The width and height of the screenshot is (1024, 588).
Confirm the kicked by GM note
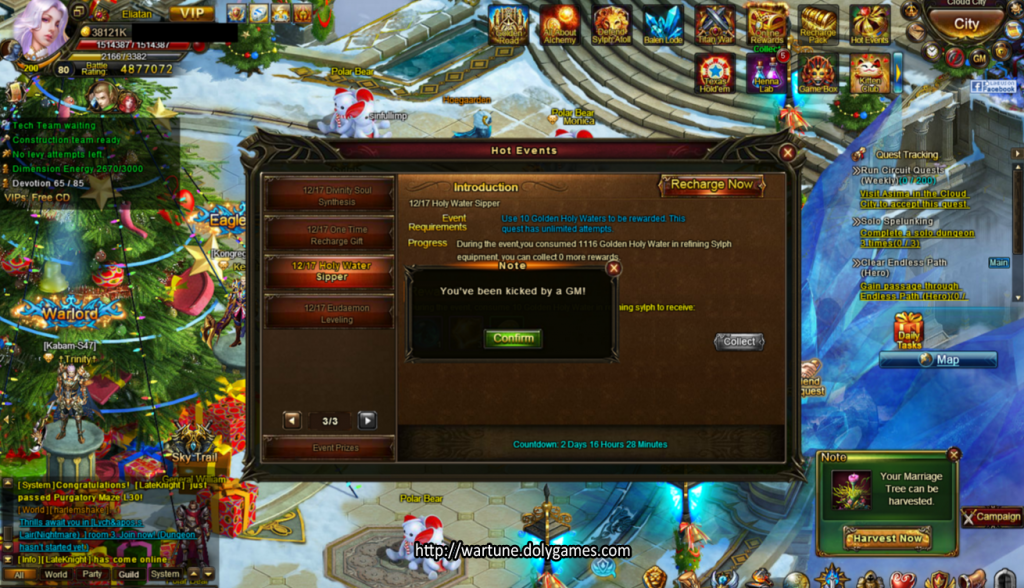point(513,338)
